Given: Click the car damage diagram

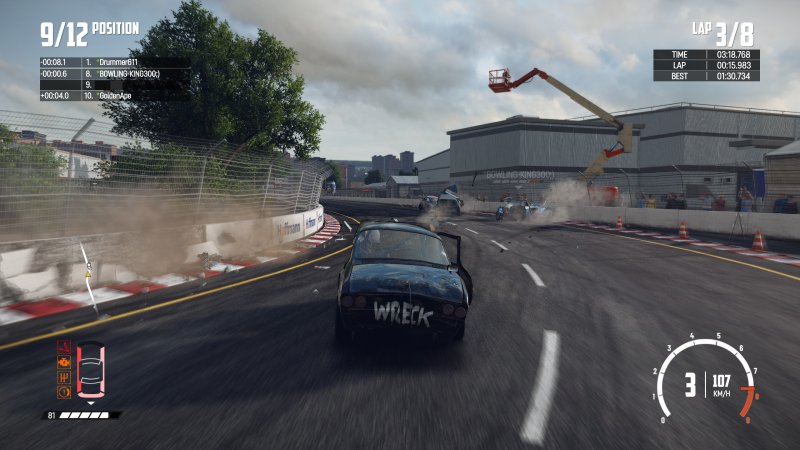Looking at the screenshot, I should 90,370.
